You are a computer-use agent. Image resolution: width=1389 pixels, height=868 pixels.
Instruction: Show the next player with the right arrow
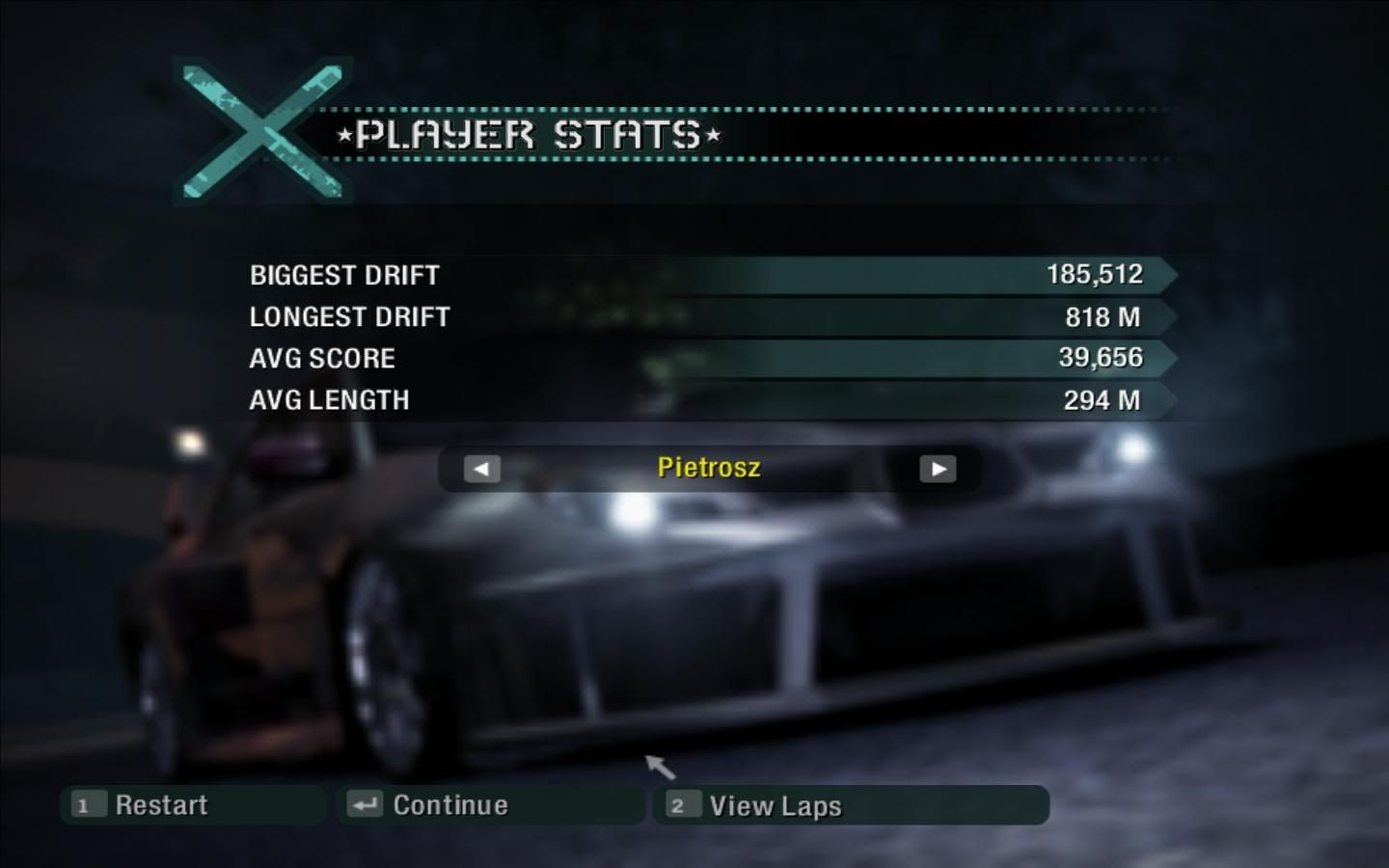tap(938, 470)
